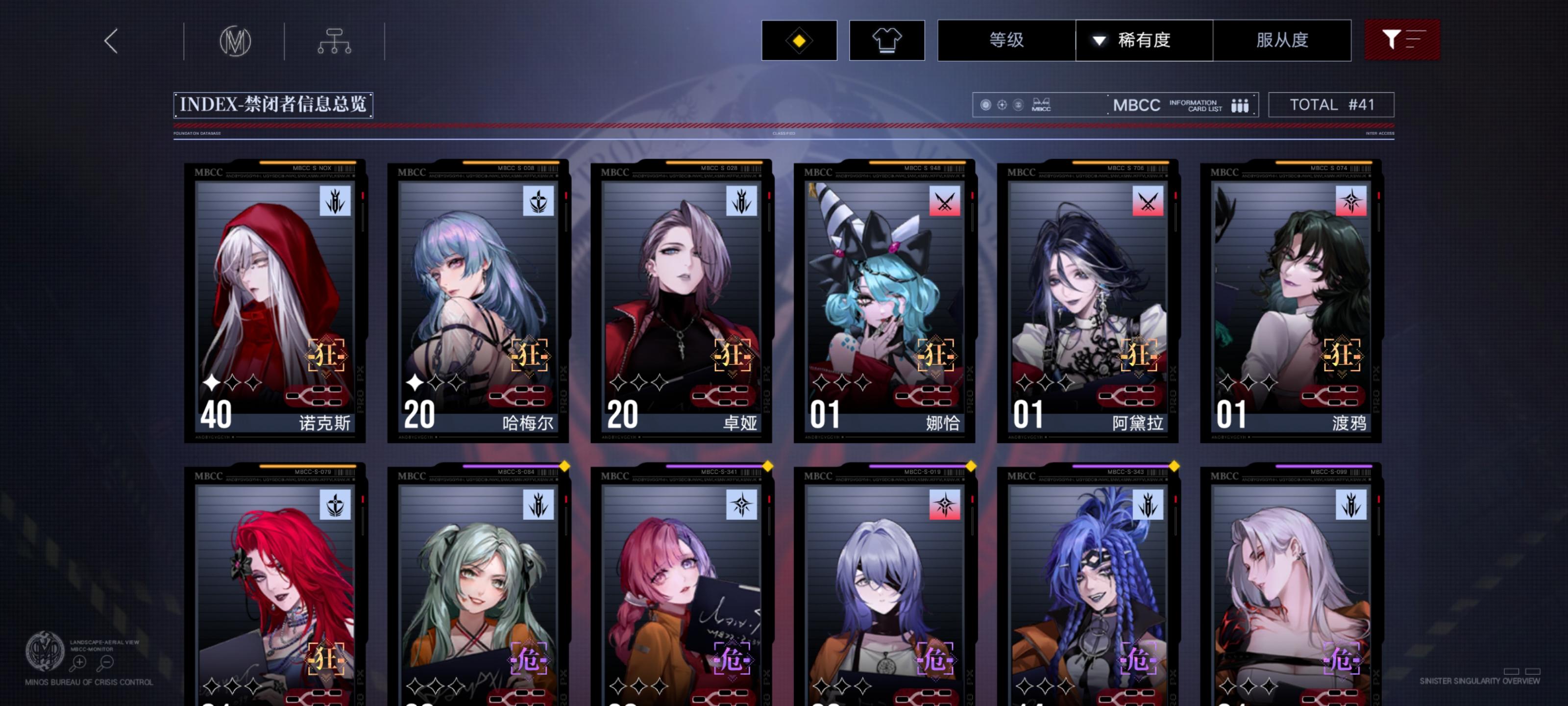1568x706 pixels.
Task: Select the shirt outfit display icon
Action: pyautogui.click(x=887, y=39)
